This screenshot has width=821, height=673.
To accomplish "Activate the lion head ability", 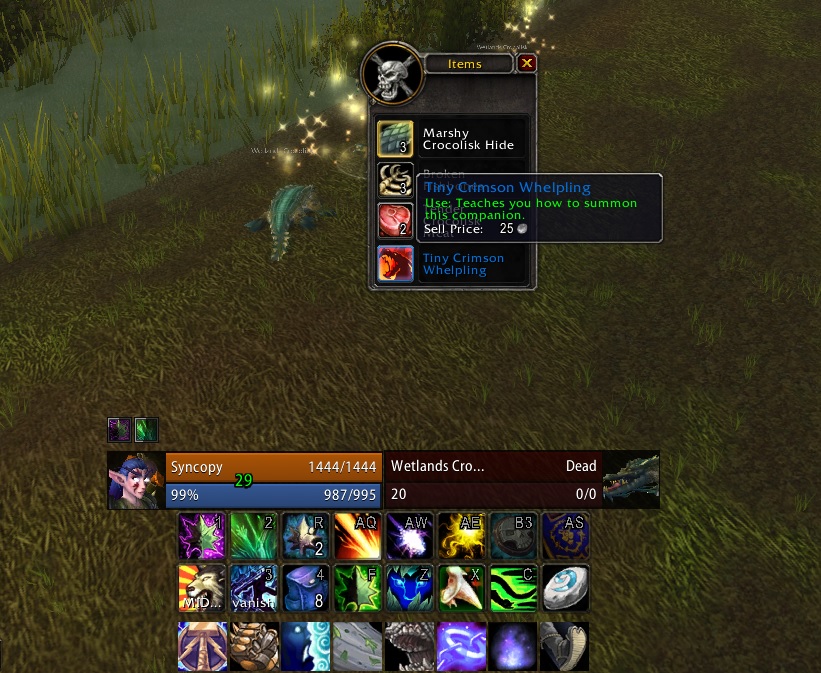I will [x=201, y=587].
